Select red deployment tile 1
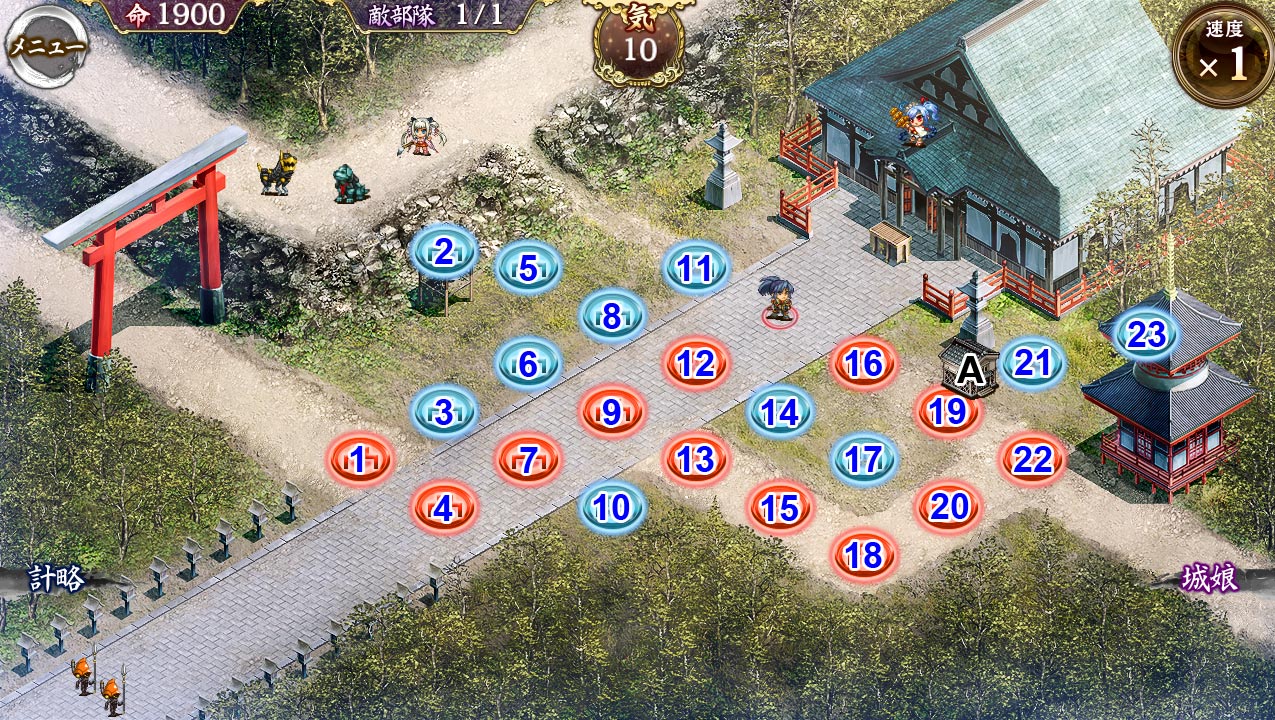The image size is (1275, 720). point(360,460)
